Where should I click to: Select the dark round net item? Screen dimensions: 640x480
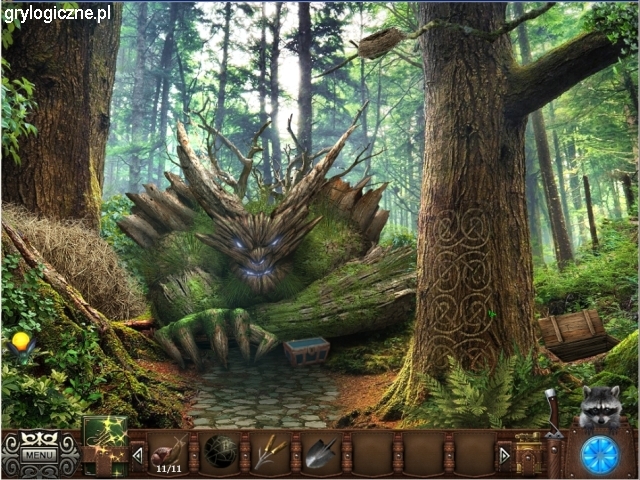tap(219, 453)
